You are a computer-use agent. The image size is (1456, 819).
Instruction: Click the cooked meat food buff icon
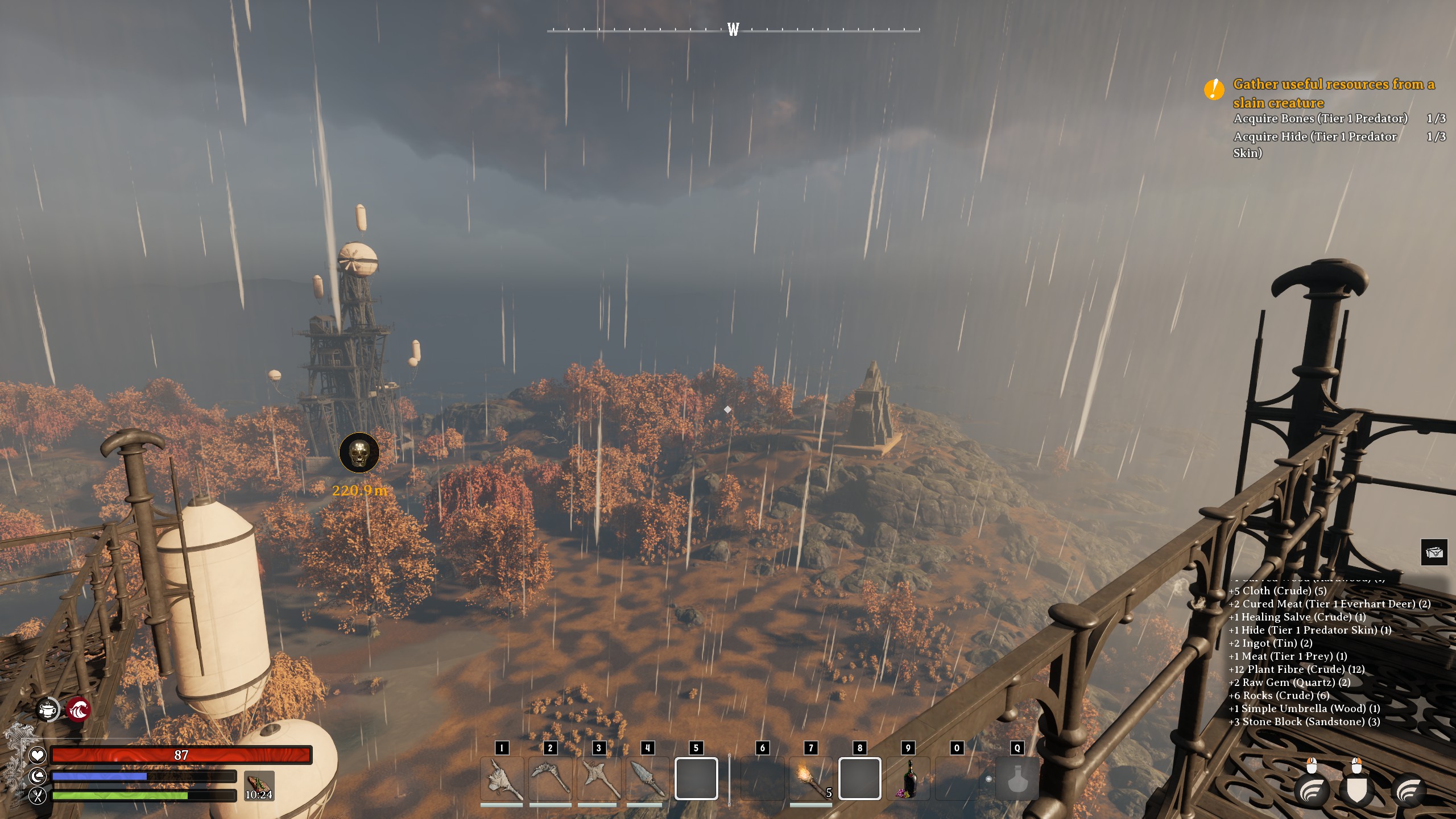pos(259,785)
